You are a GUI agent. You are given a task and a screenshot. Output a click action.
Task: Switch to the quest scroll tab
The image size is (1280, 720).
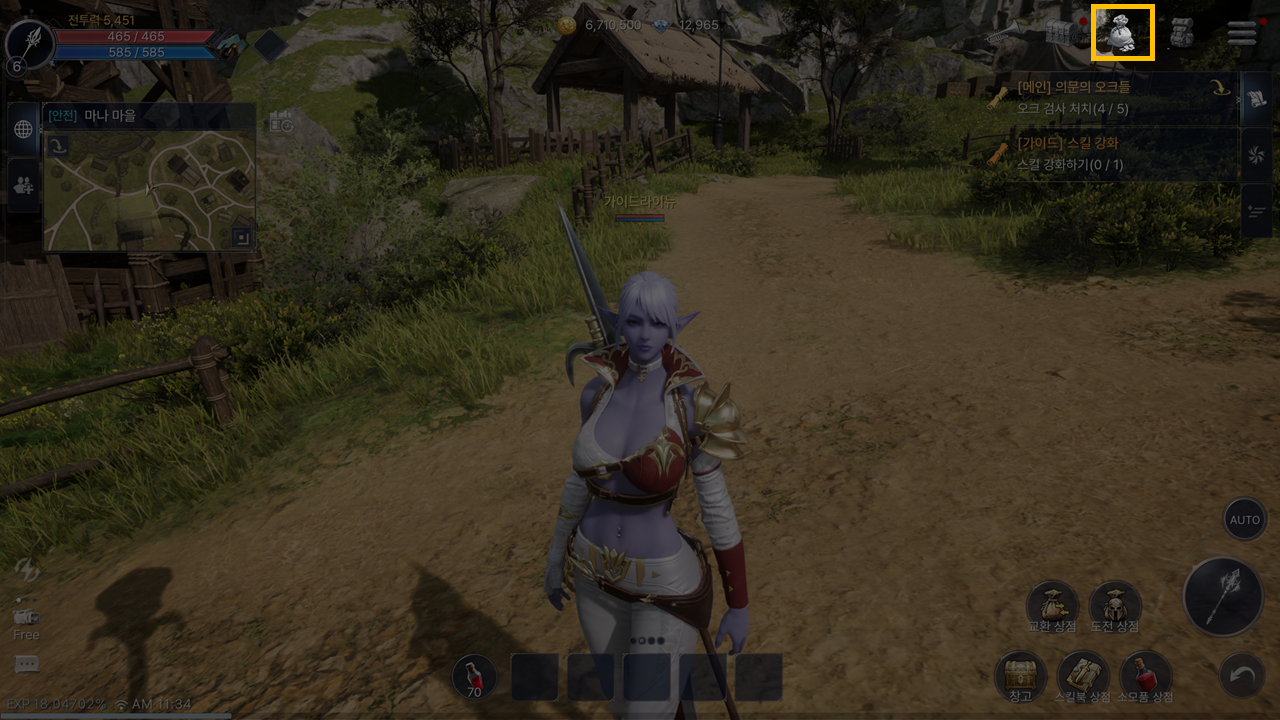1256,99
